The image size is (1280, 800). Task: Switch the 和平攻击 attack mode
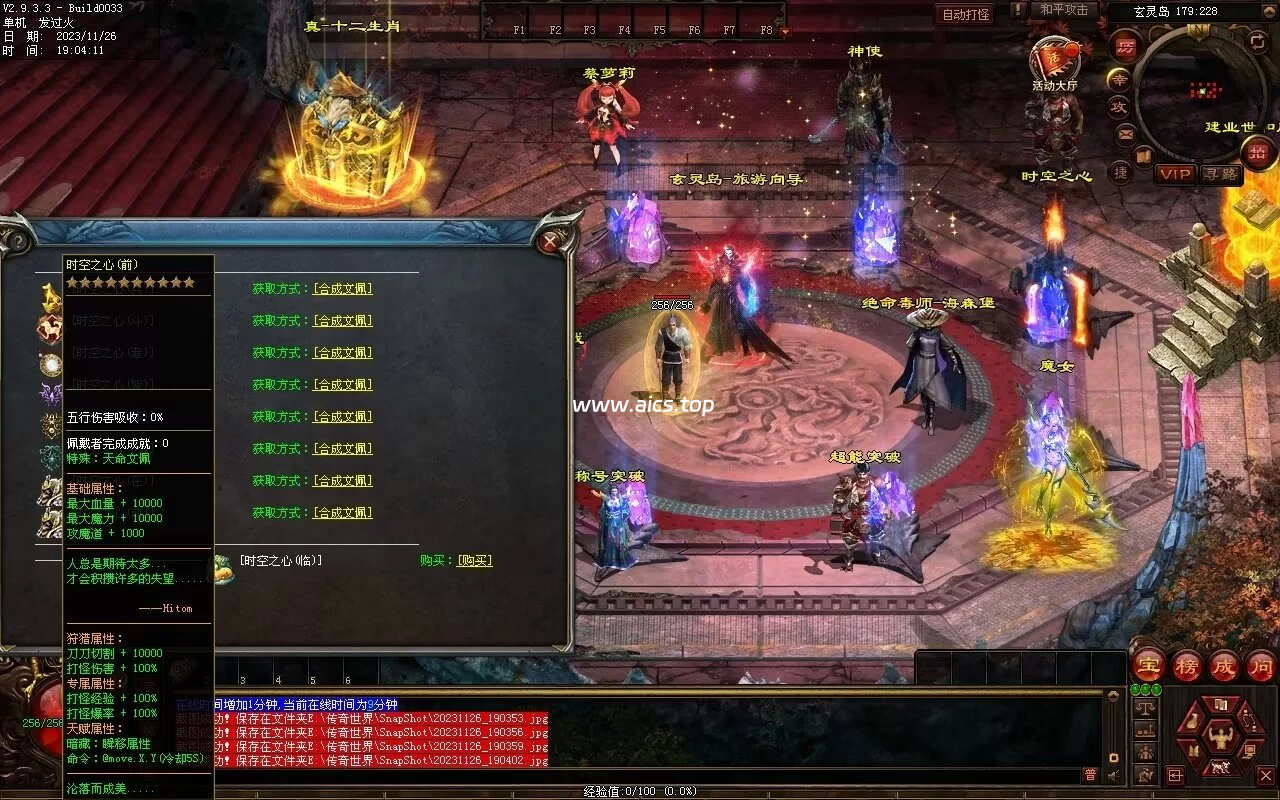1063,10
